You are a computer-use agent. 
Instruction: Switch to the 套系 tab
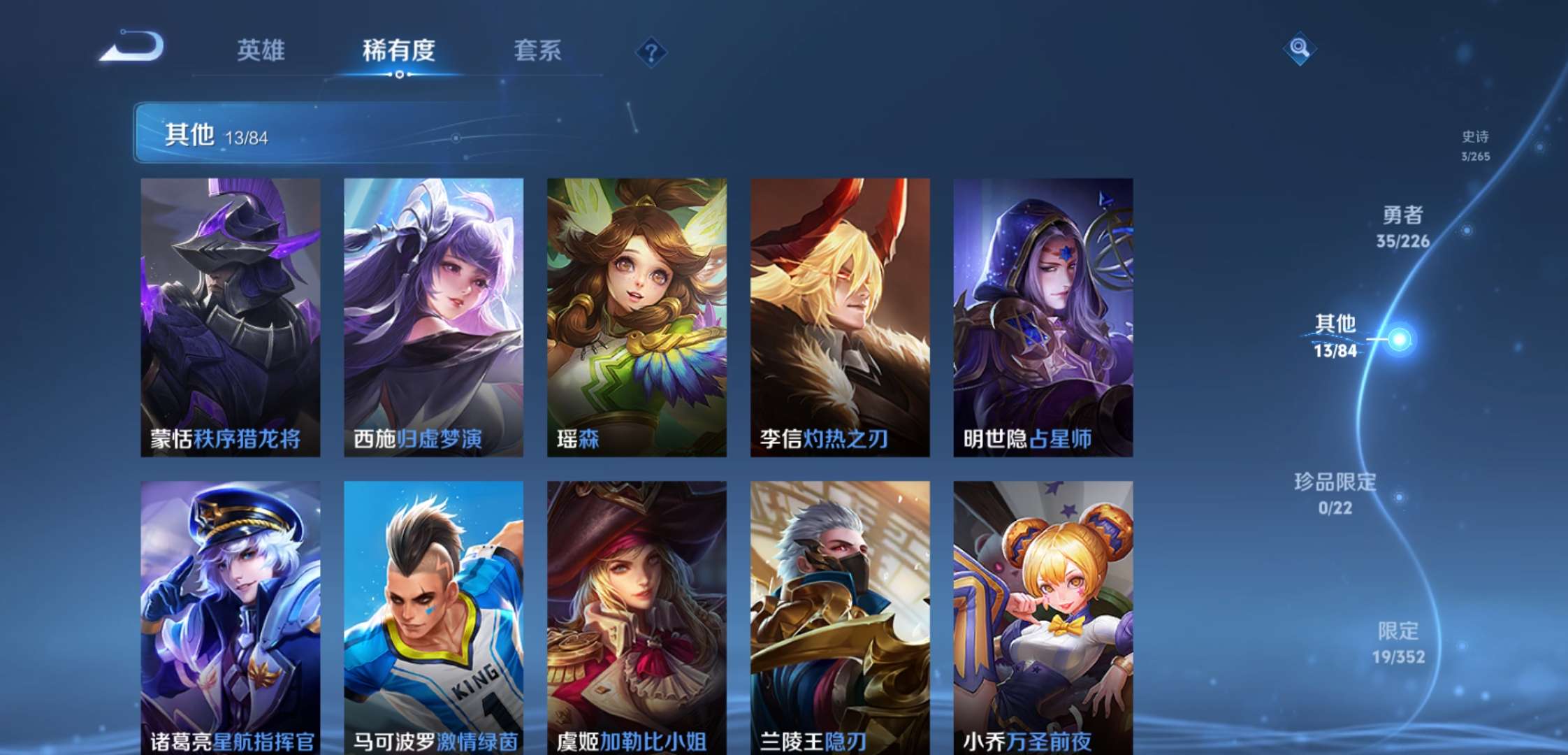pos(538,51)
